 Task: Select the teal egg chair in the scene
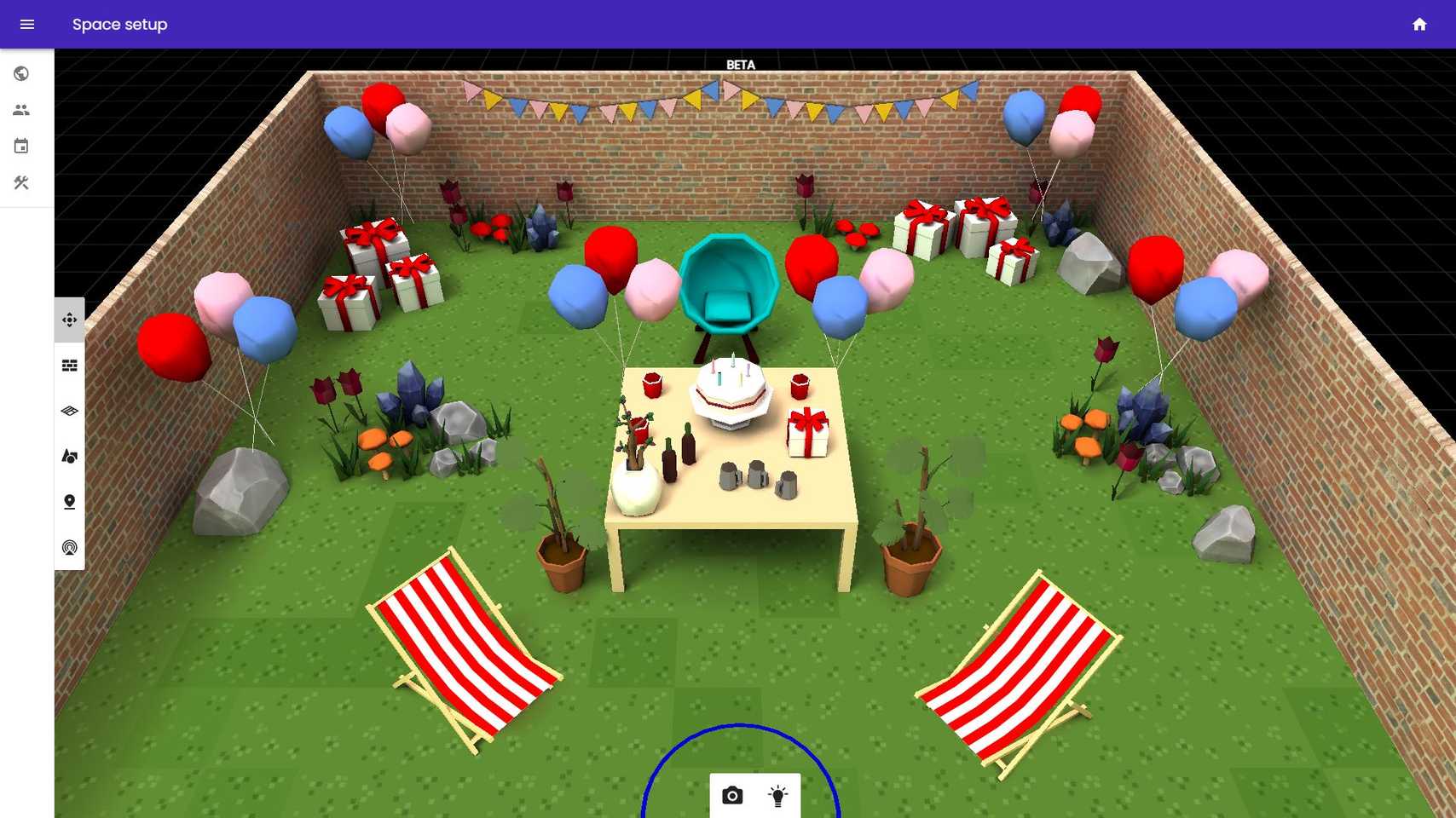click(729, 281)
